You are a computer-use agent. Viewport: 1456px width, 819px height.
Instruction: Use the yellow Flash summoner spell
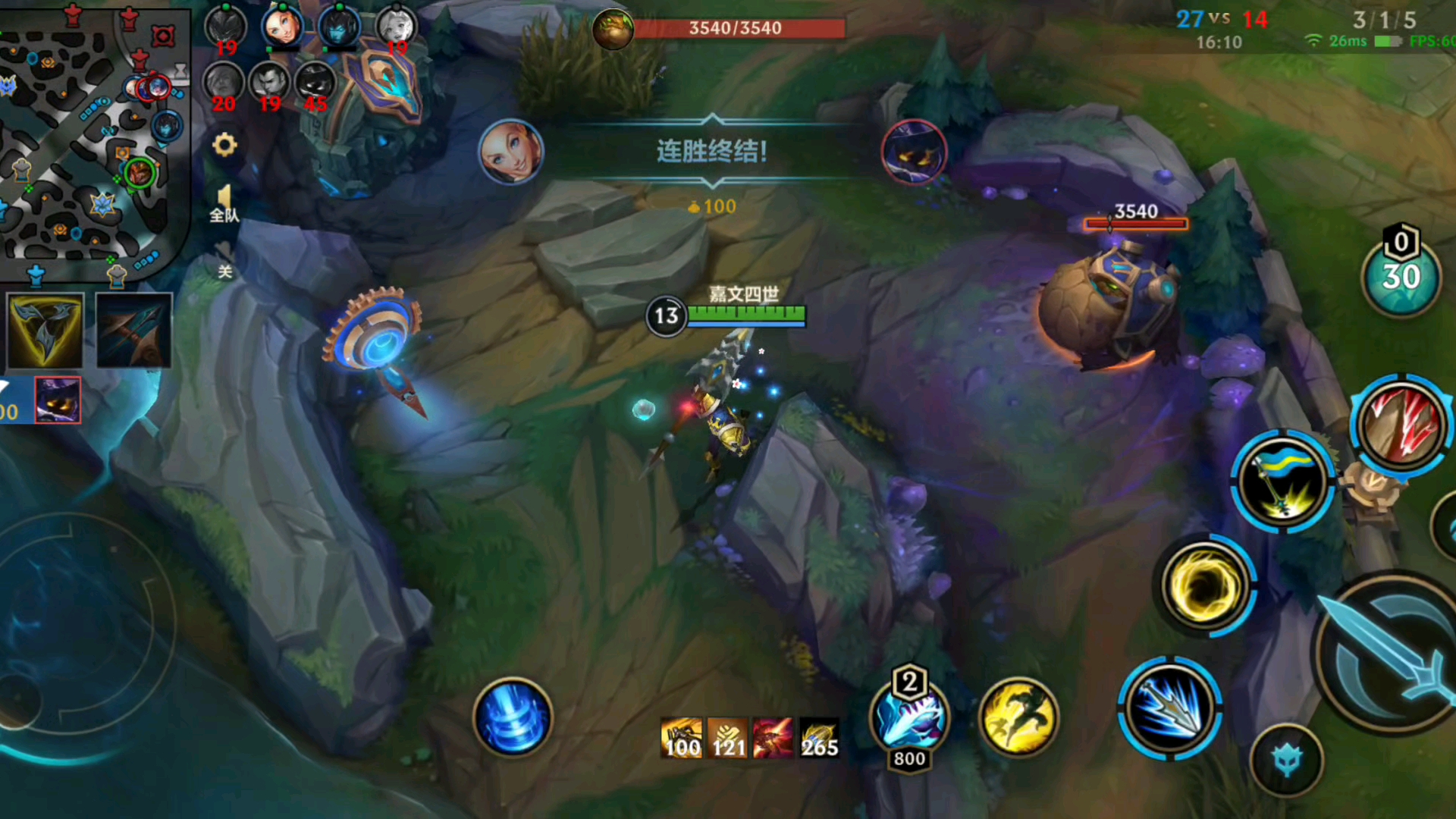[1018, 717]
